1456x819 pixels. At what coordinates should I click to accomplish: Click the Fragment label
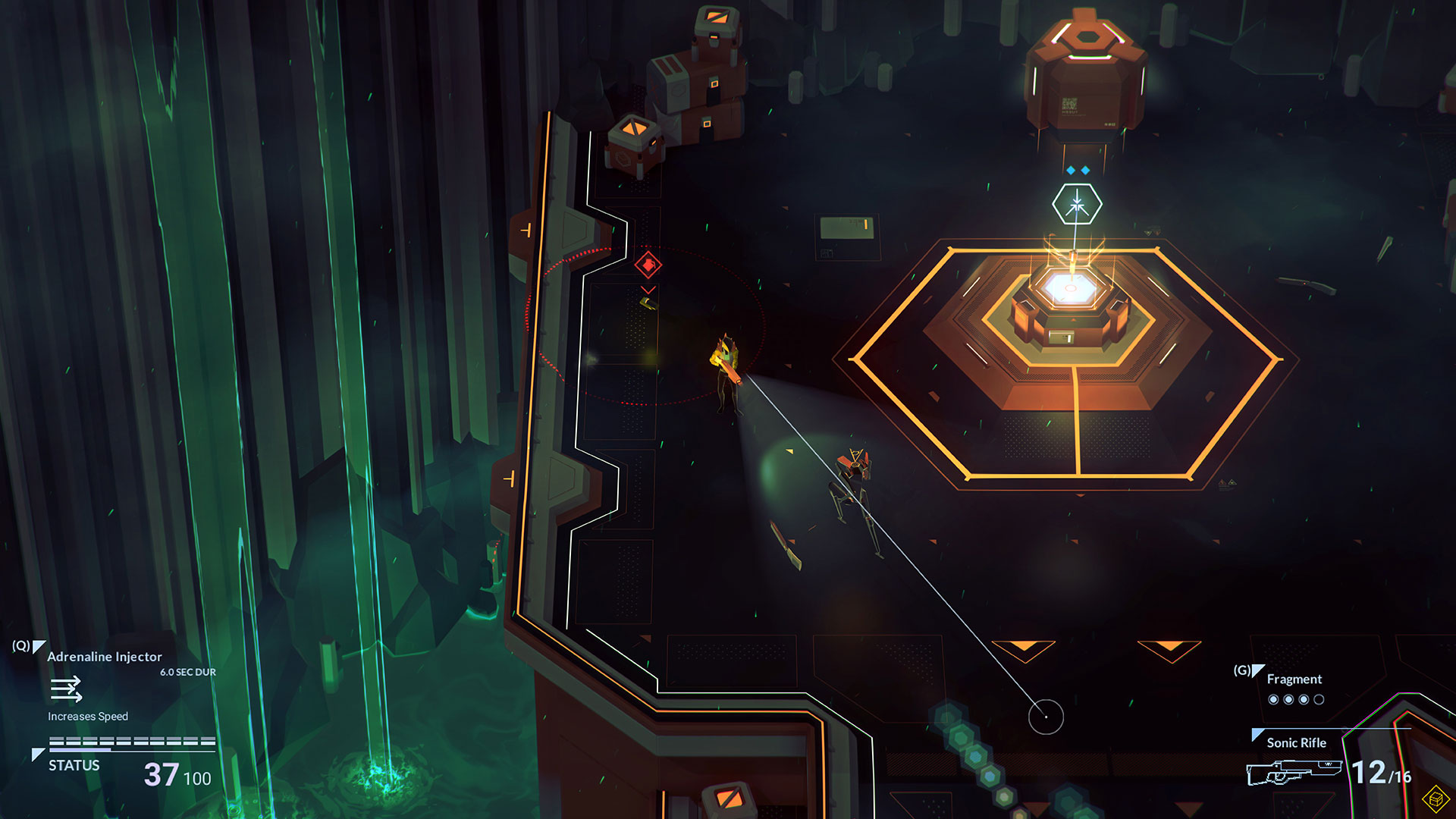1295,679
